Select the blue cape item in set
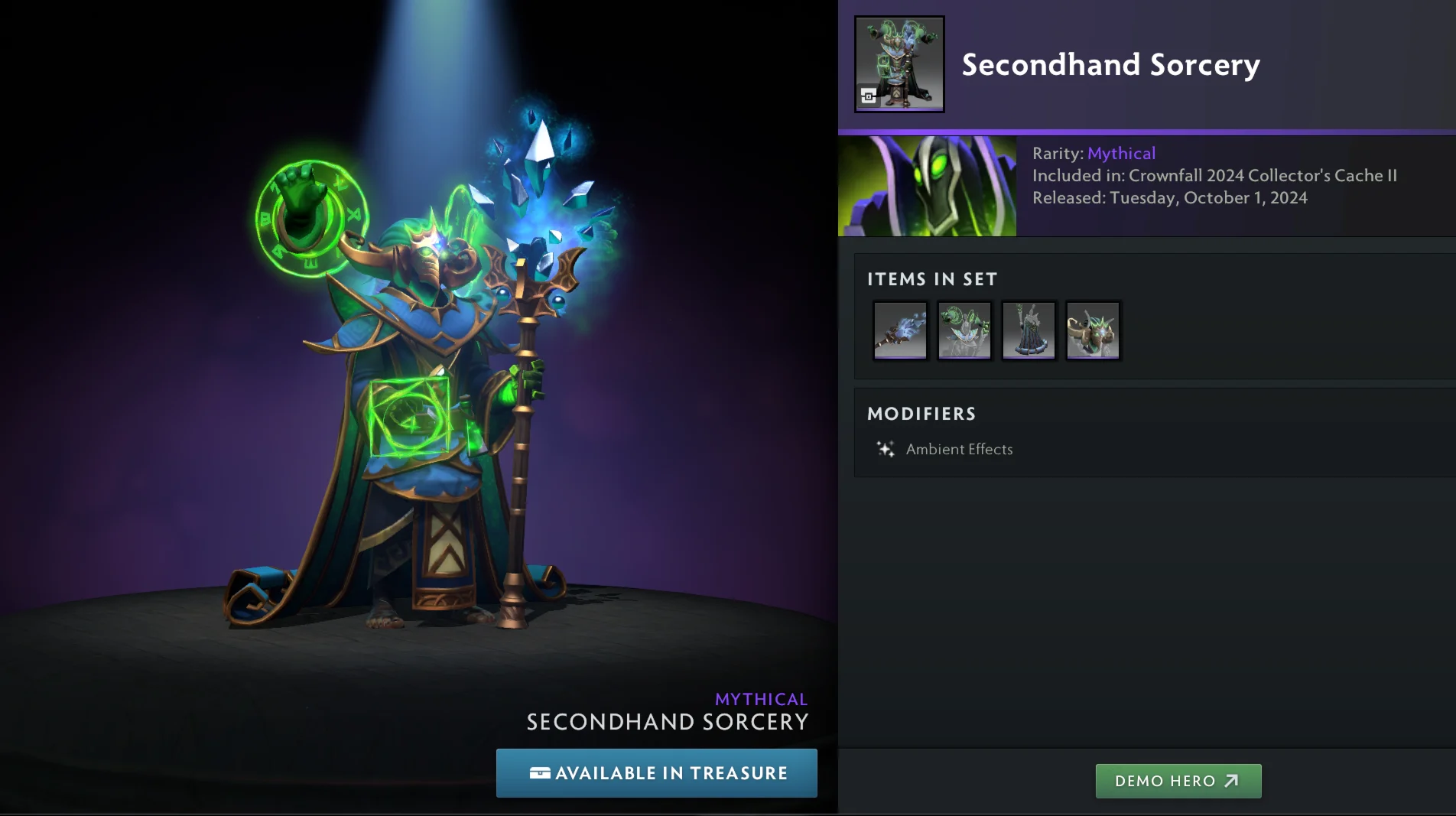This screenshot has height=816, width=1456. [x=1029, y=330]
